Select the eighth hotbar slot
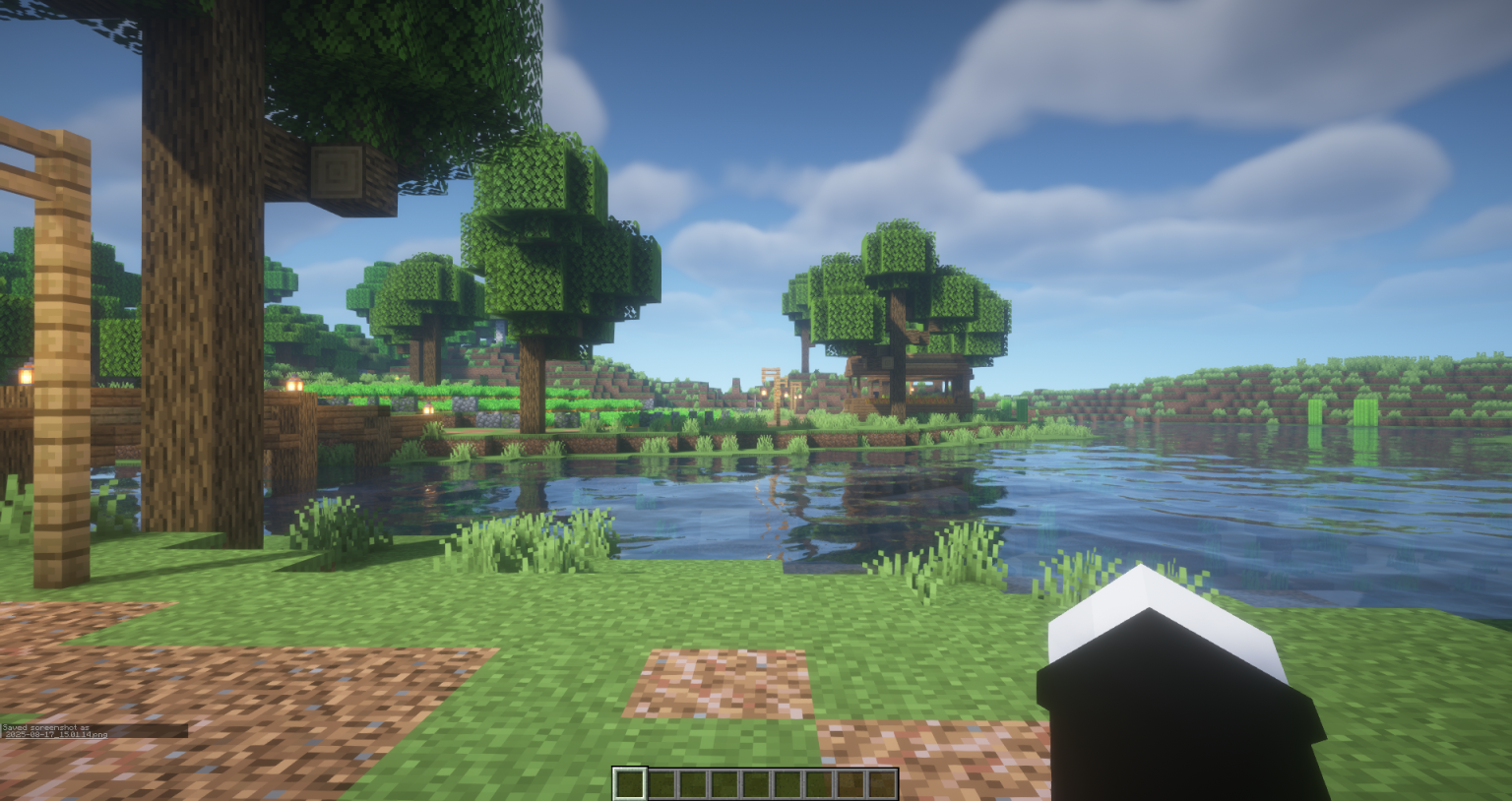This screenshot has height=801, width=1512. [851, 783]
